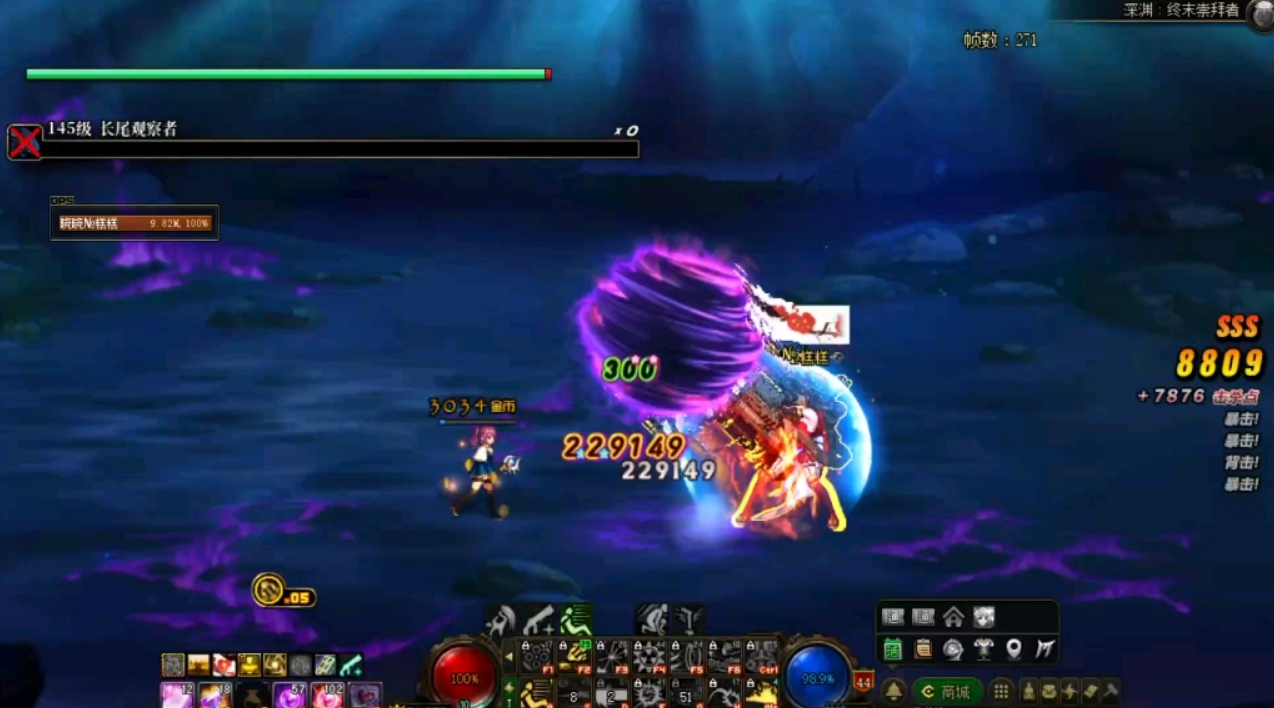Select the consumable with count 102
This screenshot has height=708, width=1274.
pos(327,694)
